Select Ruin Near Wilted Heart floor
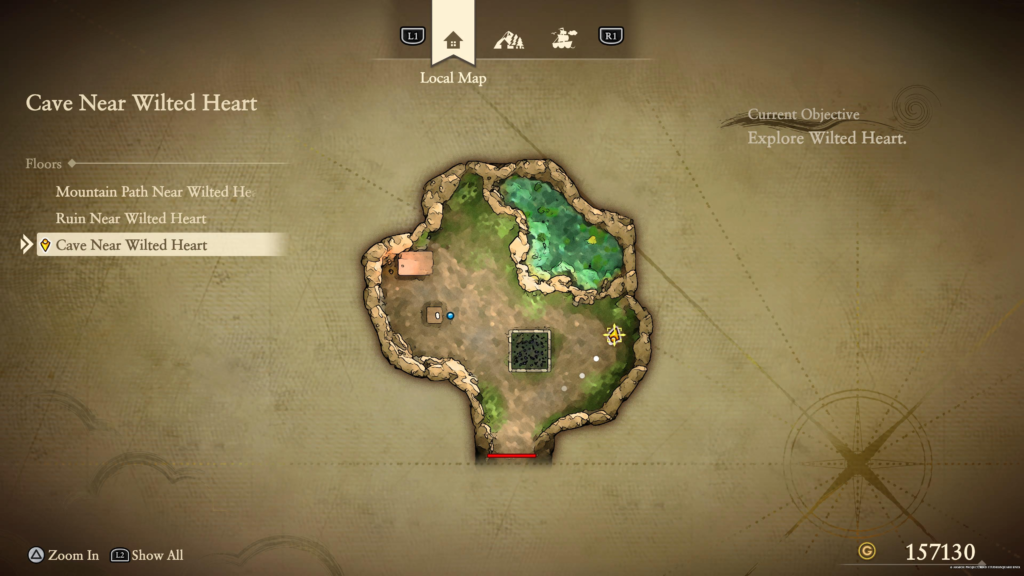The width and height of the screenshot is (1024, 576). click(x=131, y=218)
